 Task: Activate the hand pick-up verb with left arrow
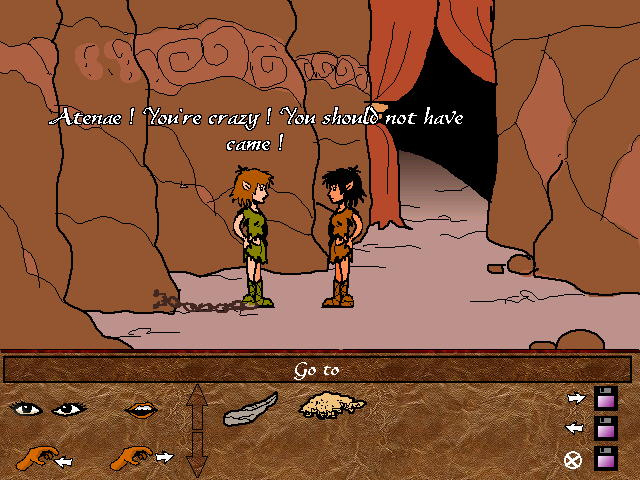[43, 459]
